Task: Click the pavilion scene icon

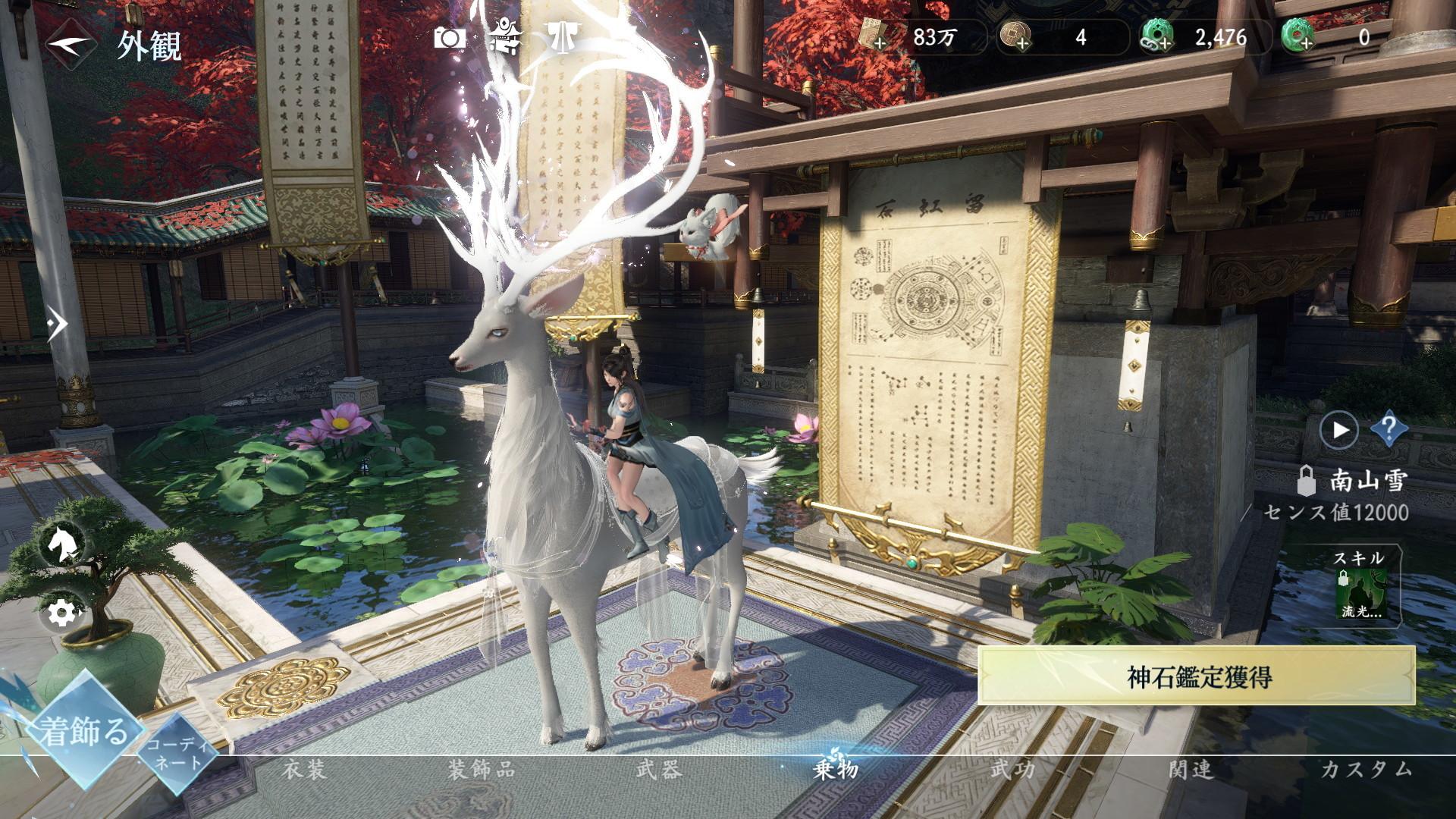Action: (504, 36)
